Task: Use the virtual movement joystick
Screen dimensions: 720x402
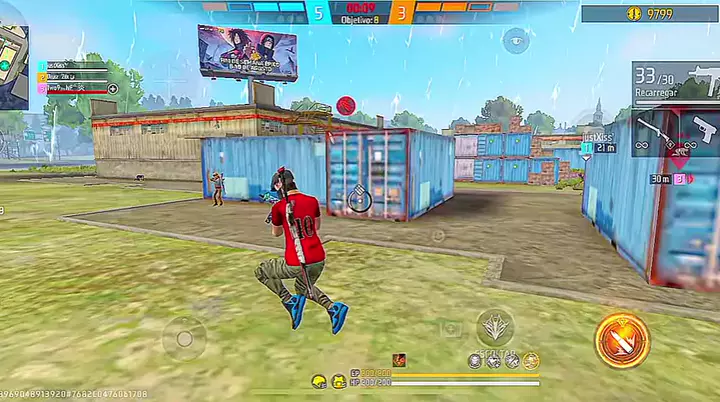Action: click(184, 340)
